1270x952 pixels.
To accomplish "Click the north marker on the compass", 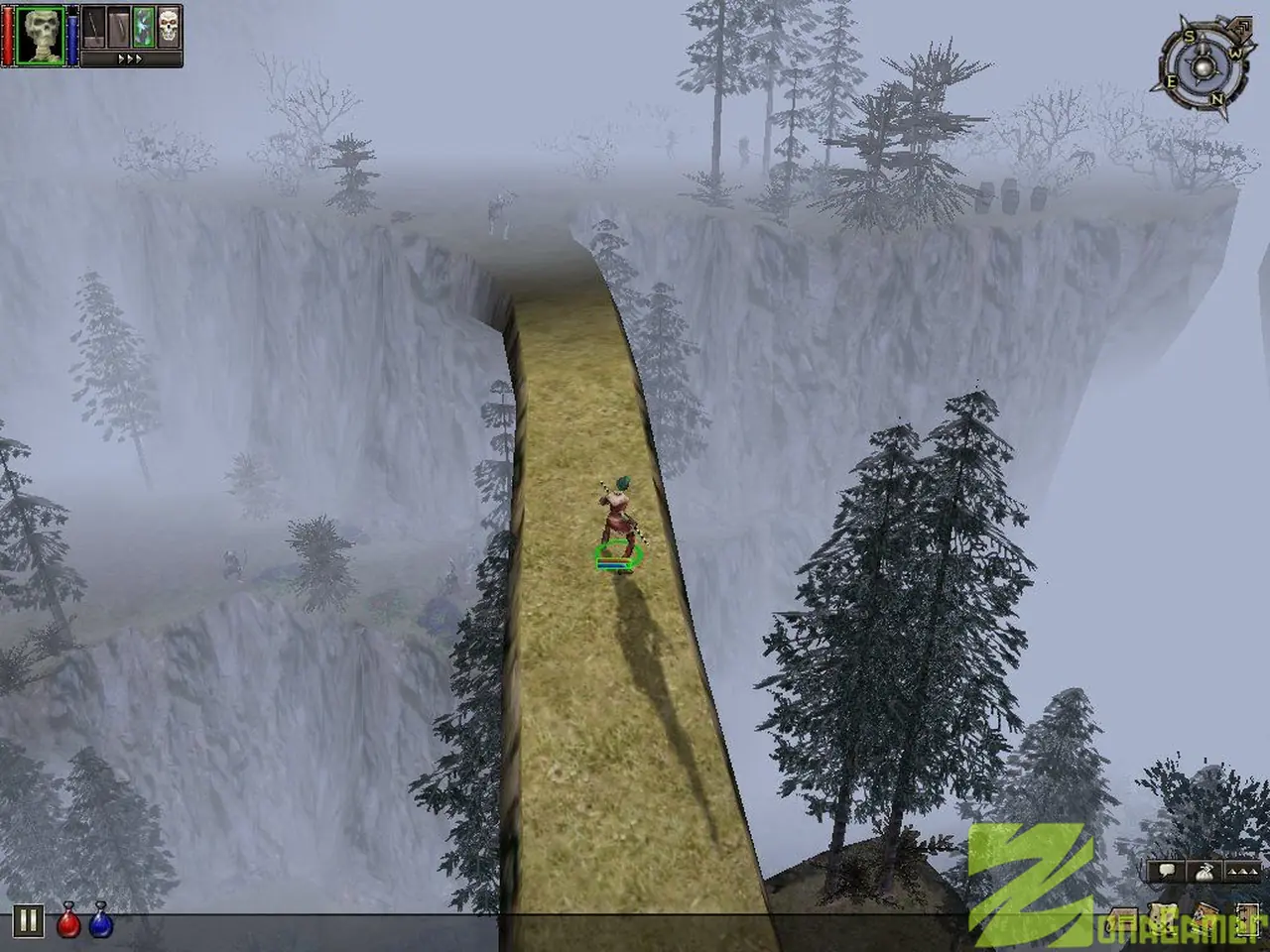I will 1216,99.
